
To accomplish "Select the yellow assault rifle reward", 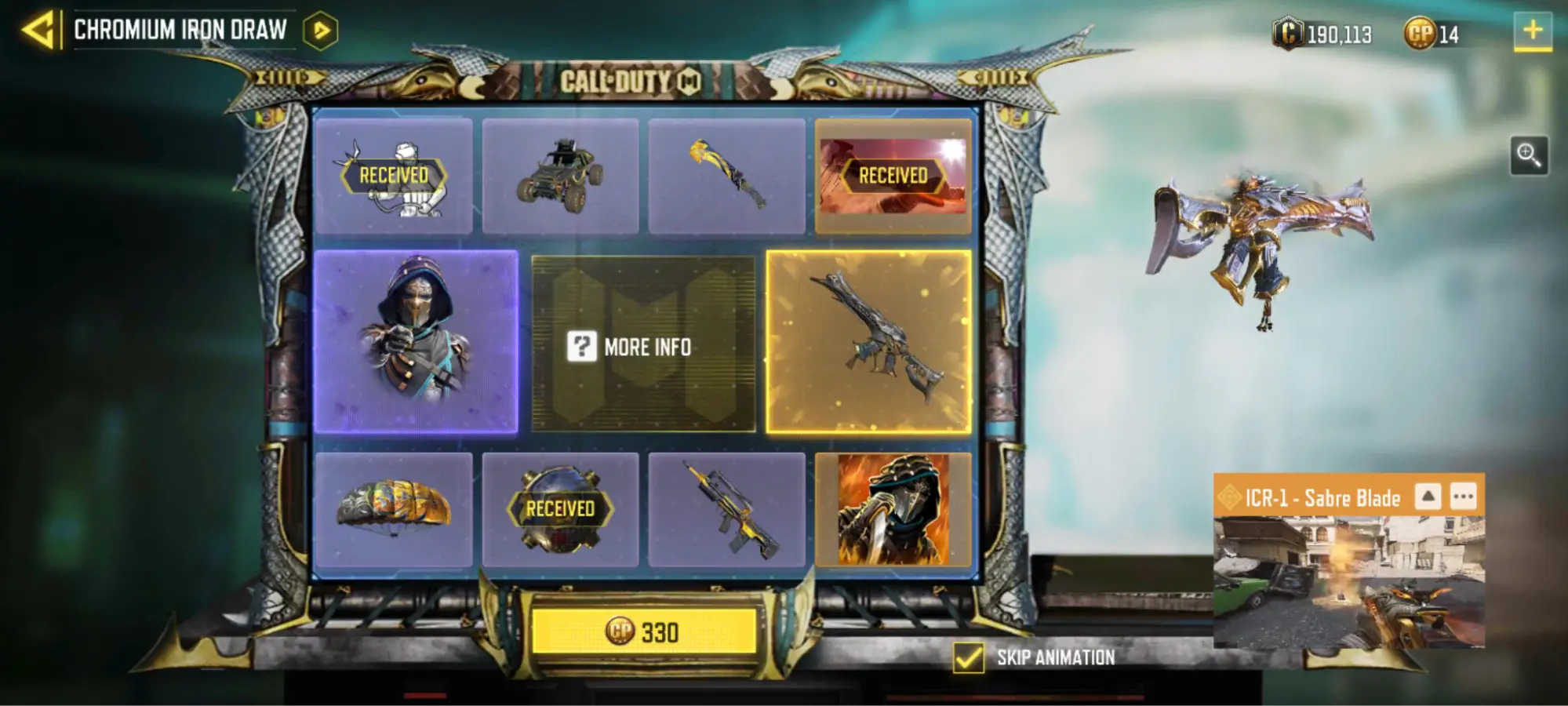I will [x=726, y=510].
